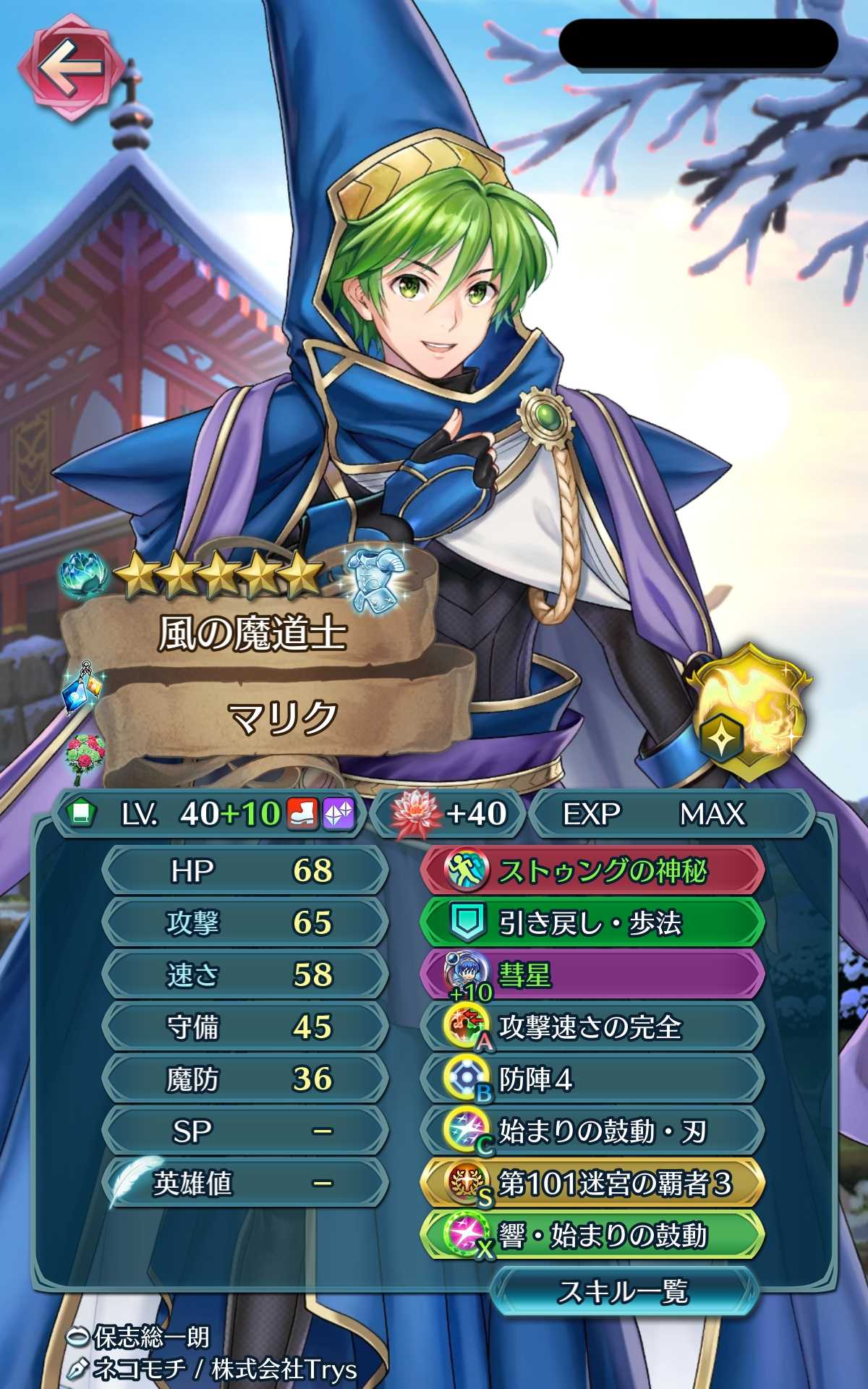
Task: Select the 速さ 58 speed stat
Action: click(x=244, y=974)
